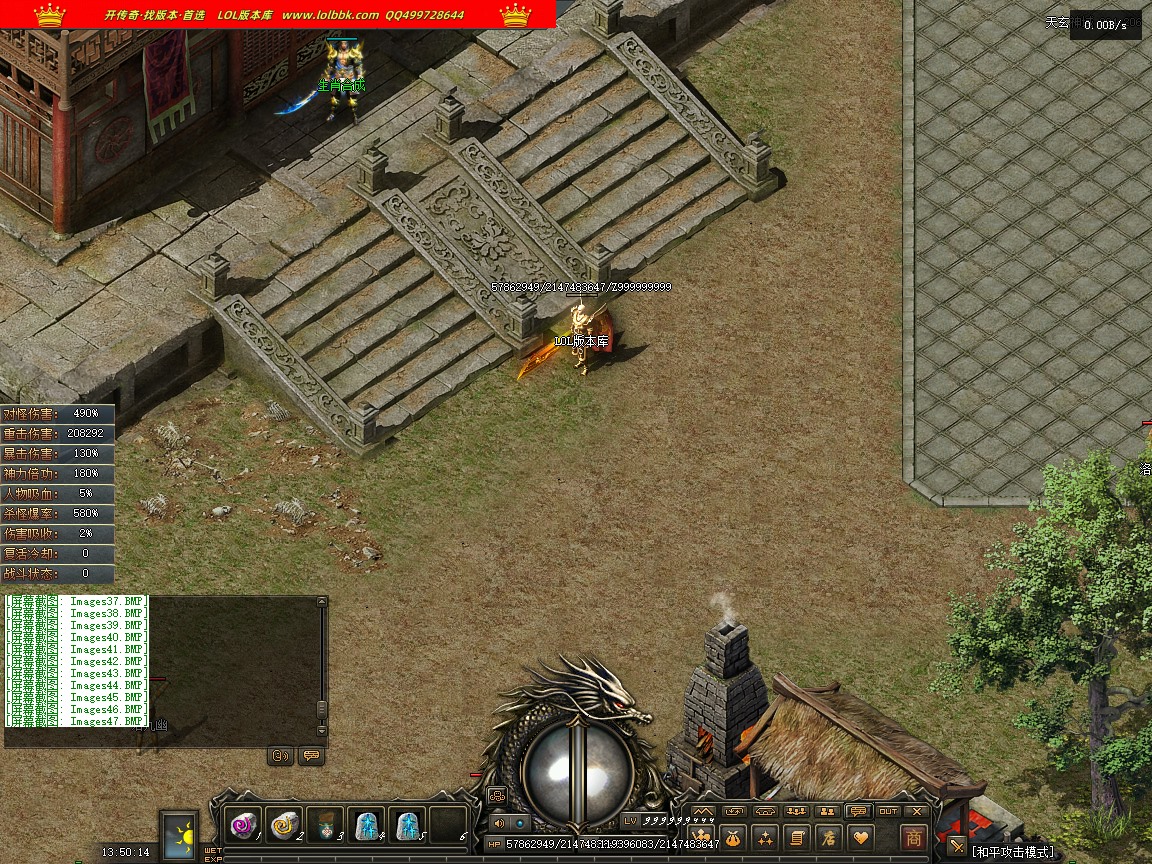Open the red 商 mall button
This screenshot has width=1152, height=864.
pos(913,837)
